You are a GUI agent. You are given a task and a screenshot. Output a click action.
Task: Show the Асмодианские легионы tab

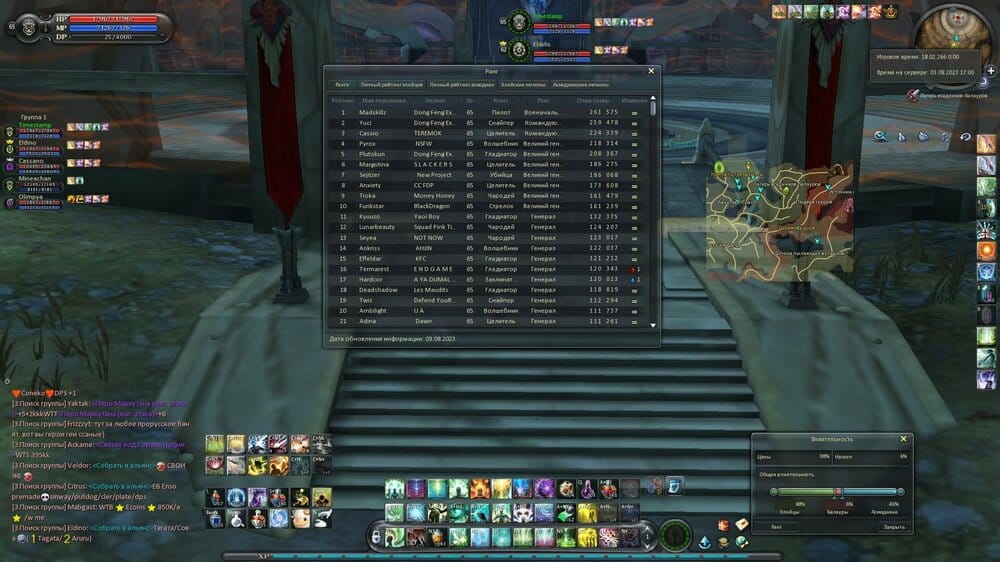tap(581, 85)
